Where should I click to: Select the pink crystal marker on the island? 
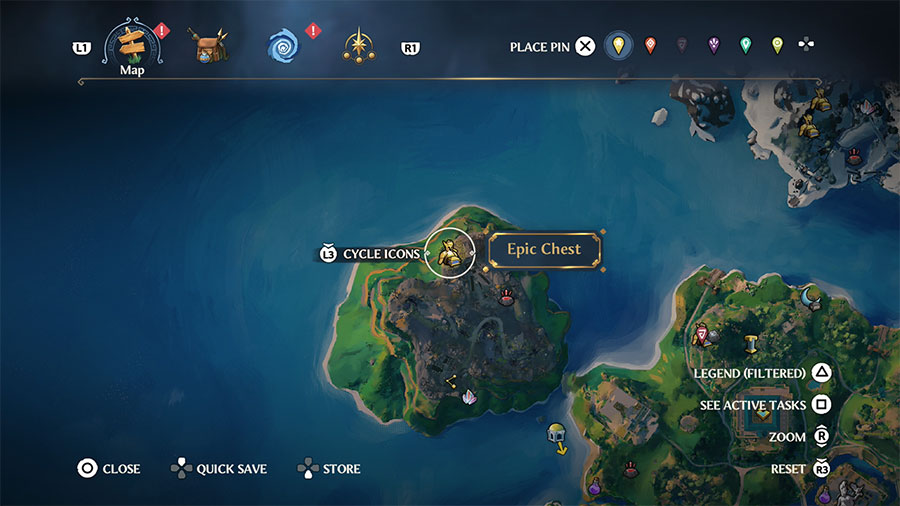pos(469,397)
